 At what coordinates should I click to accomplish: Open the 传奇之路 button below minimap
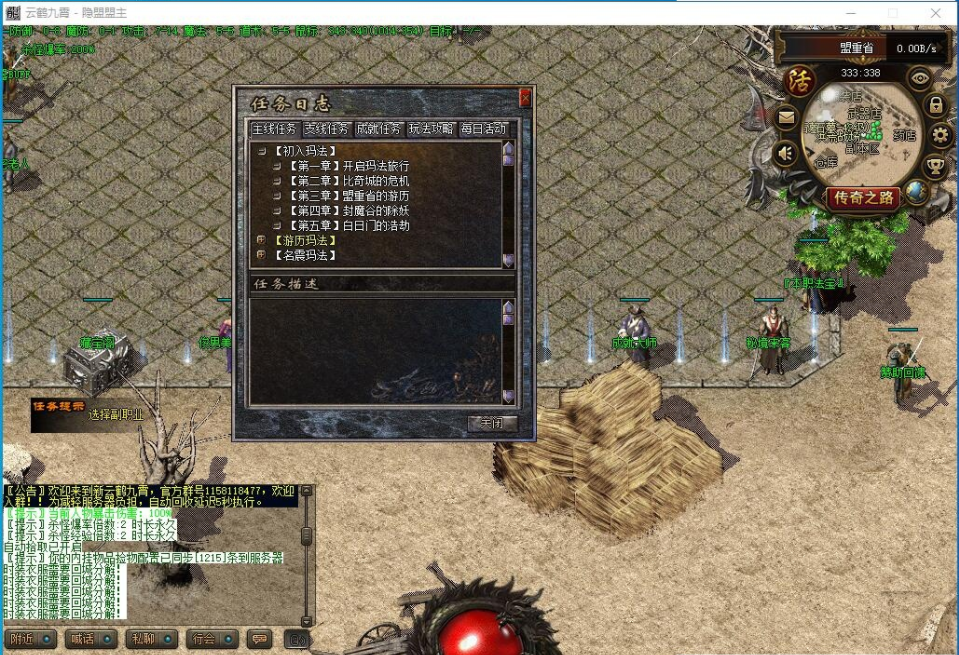(x=862, y=197)
